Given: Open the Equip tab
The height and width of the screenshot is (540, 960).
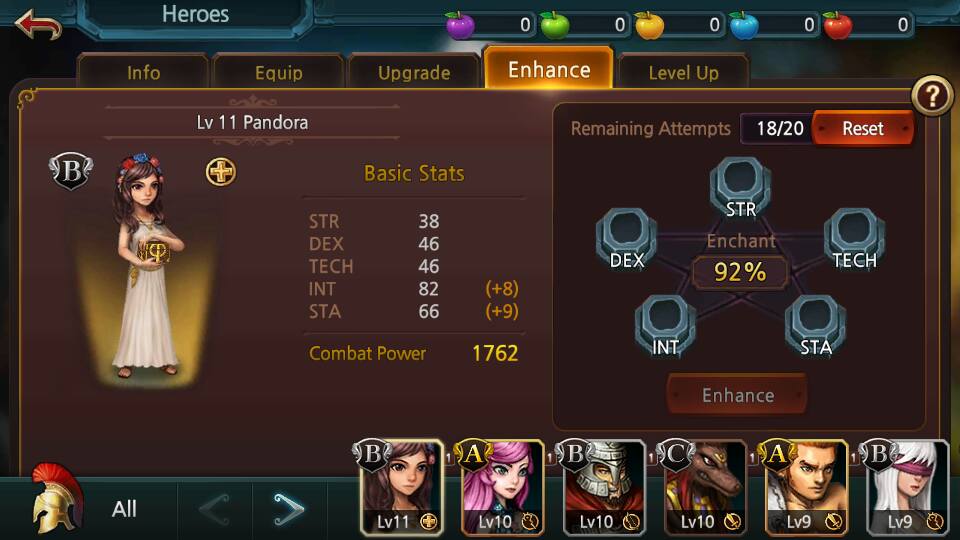Looking at the screenshot, I should [278, 73].
